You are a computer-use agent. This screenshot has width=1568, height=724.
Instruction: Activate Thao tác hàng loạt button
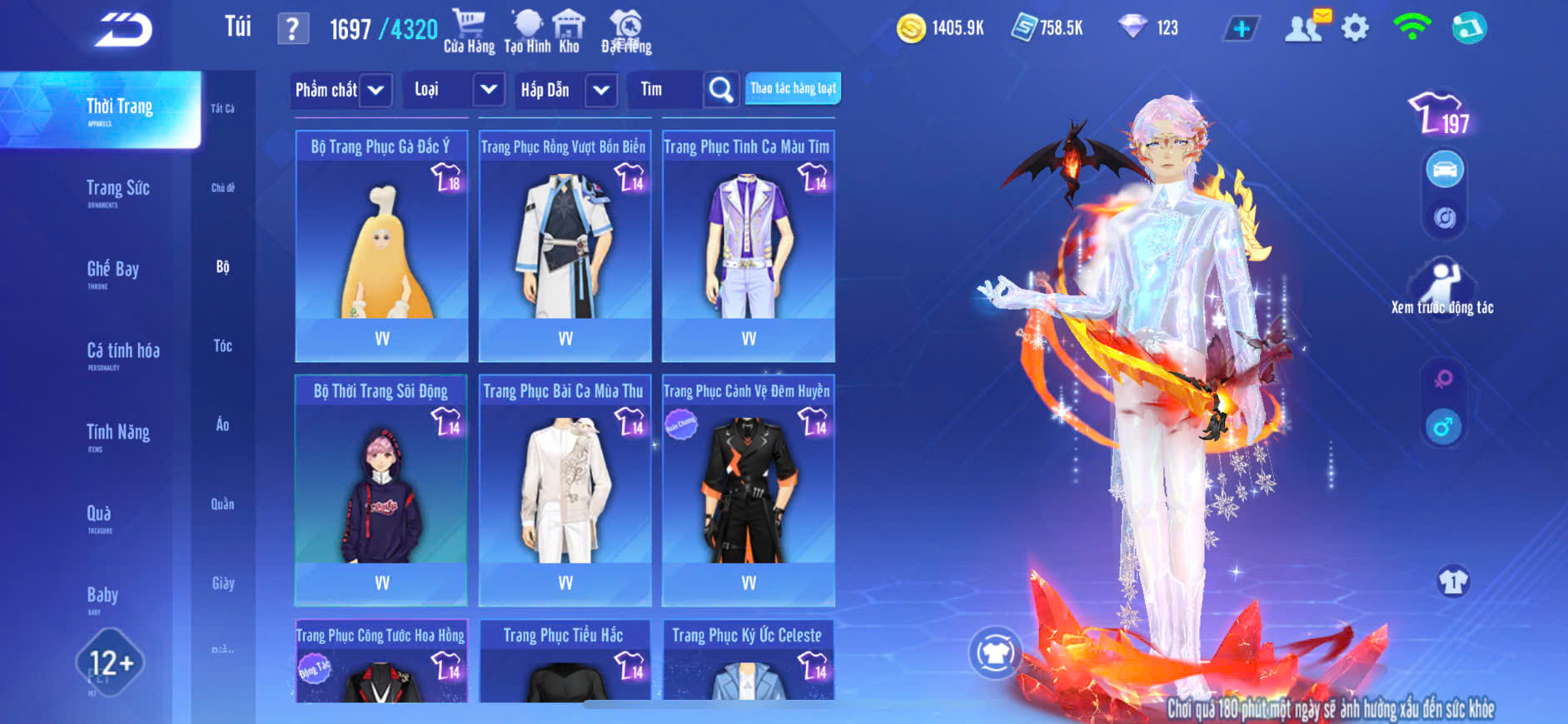click(793, 88)
